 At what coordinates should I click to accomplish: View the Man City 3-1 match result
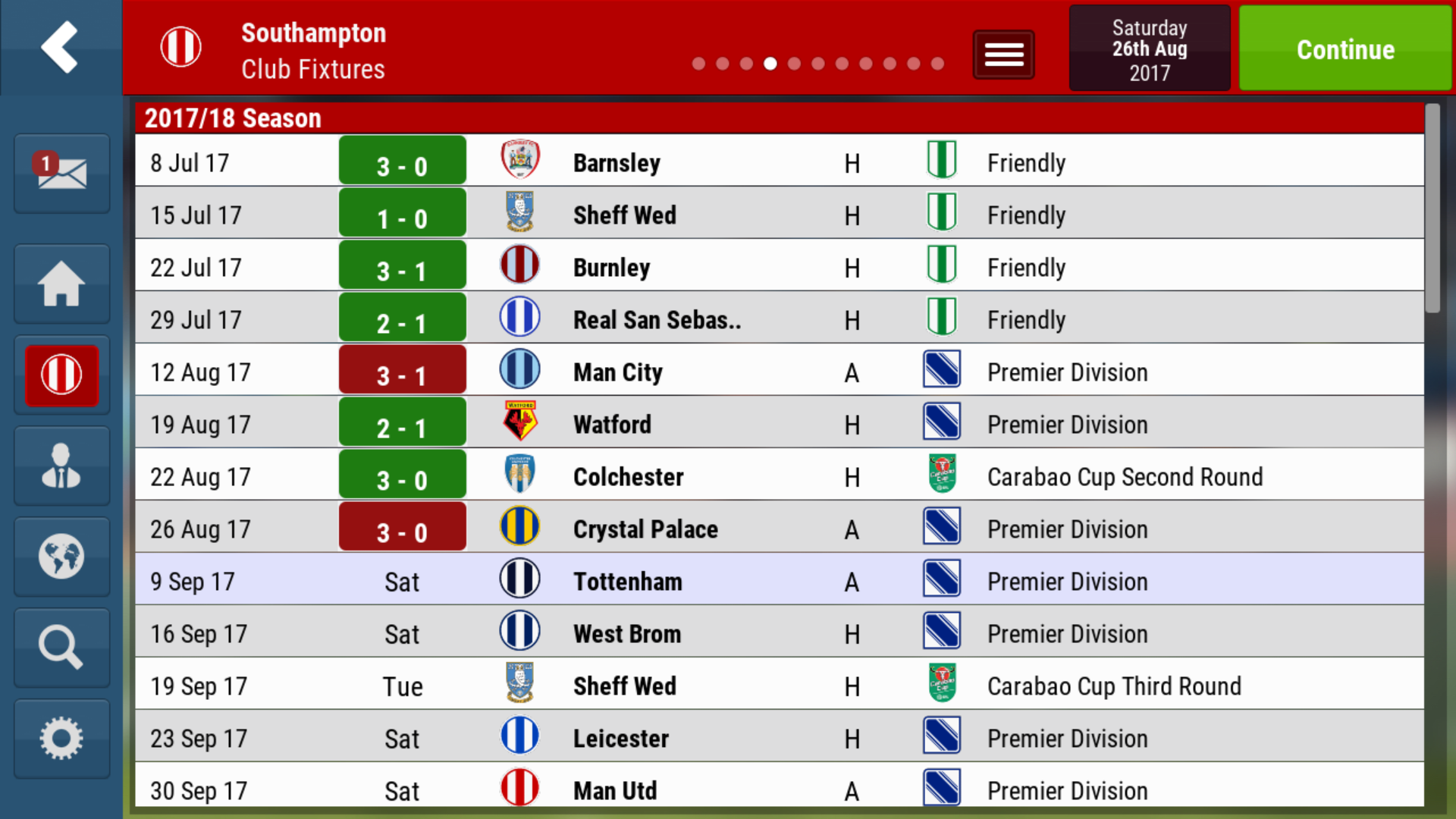click(402, 372)
